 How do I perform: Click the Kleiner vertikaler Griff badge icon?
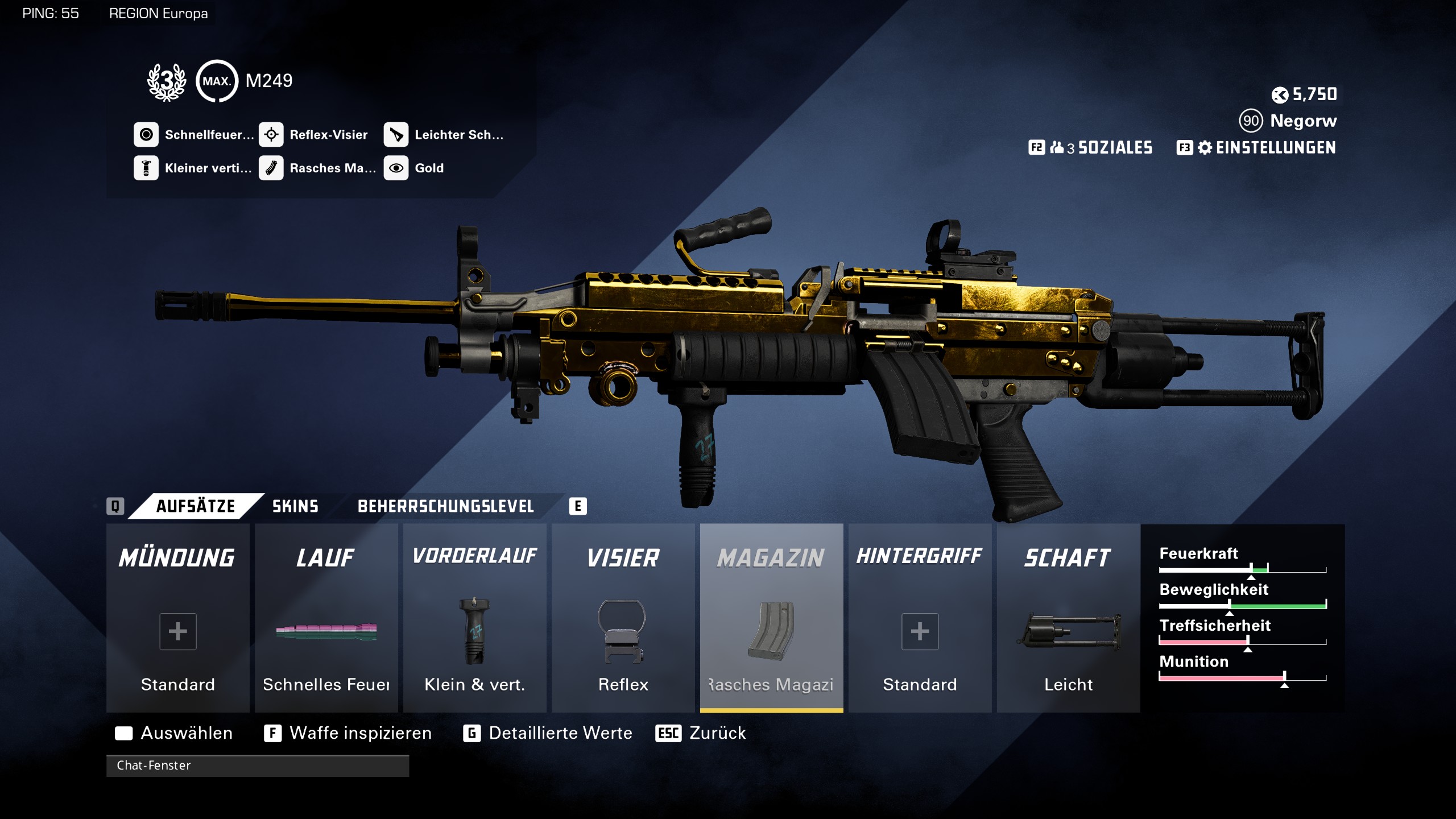click(147, 168)
